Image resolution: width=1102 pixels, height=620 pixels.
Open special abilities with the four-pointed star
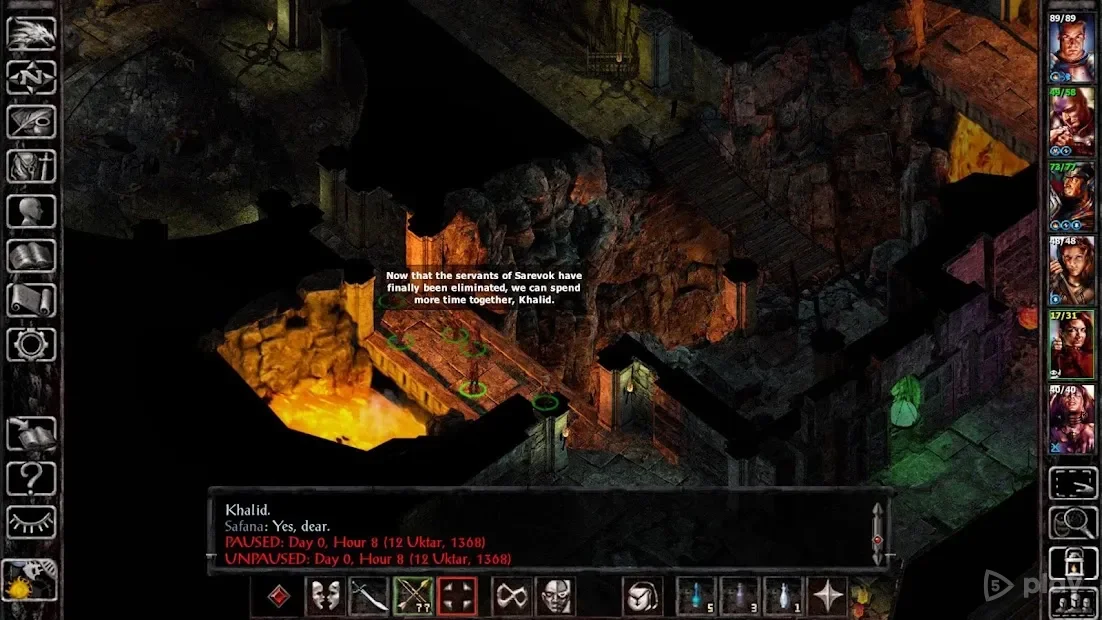828,597
